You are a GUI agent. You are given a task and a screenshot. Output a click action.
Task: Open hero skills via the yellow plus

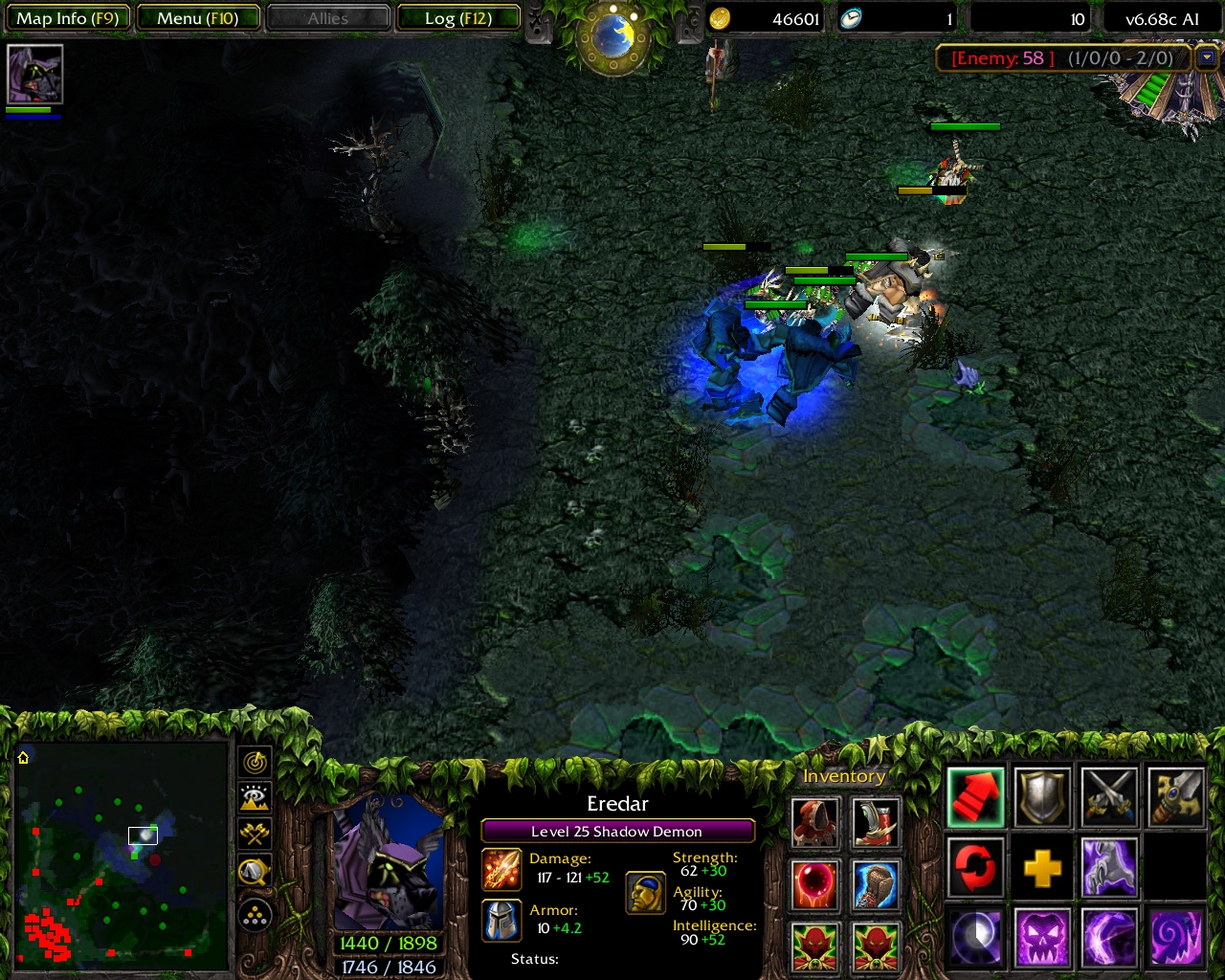1042,868
